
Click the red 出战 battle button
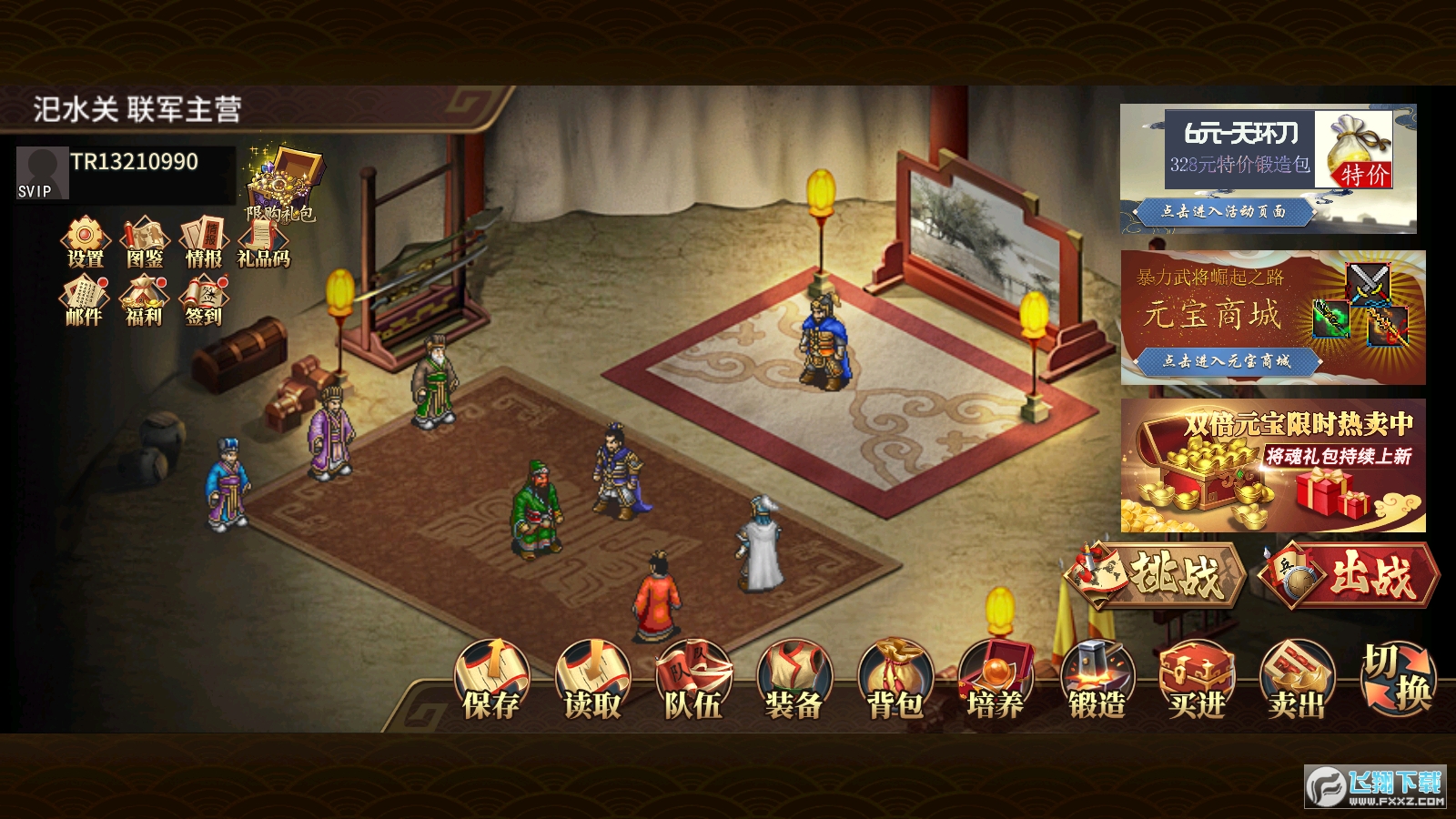click(1349, 575)
